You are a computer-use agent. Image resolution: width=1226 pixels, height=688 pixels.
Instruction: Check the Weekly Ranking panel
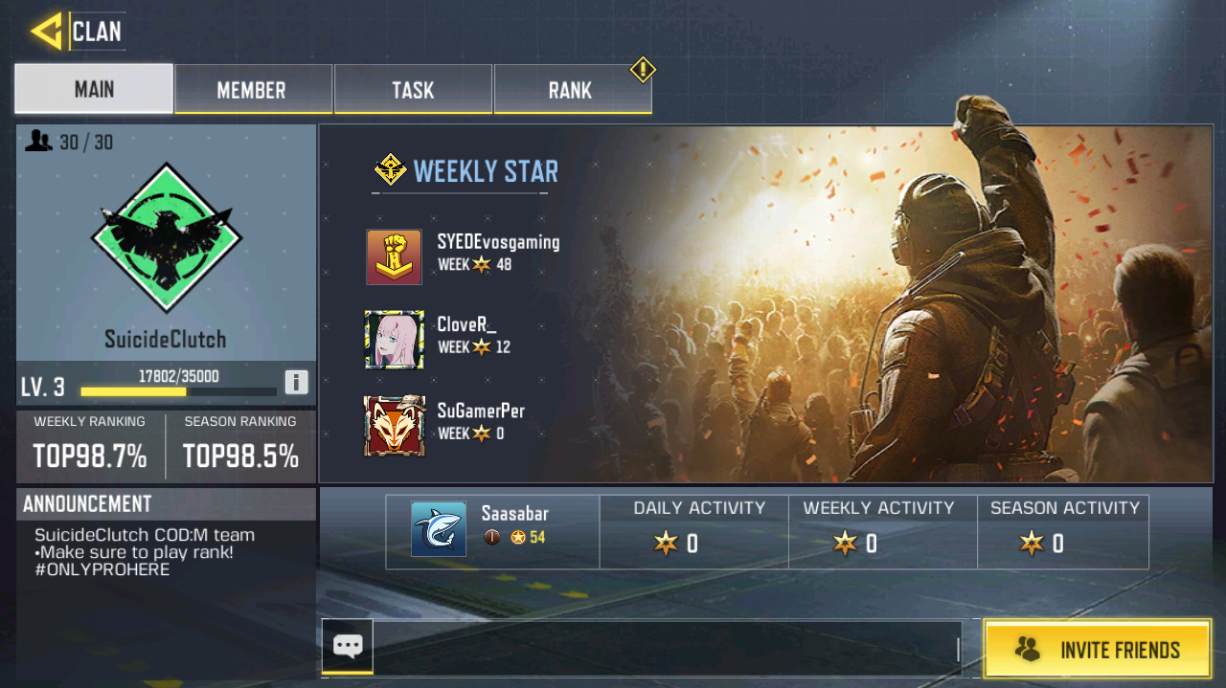click(90, 446)
